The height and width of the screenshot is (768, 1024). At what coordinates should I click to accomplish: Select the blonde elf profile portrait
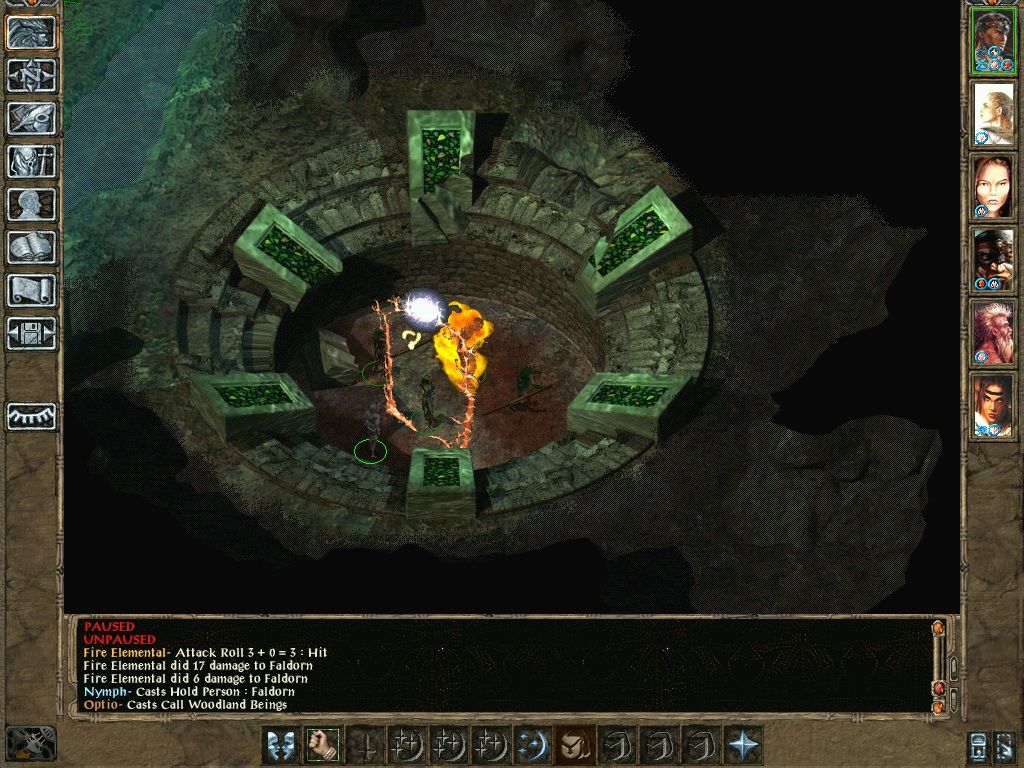[x=993, y=114]
